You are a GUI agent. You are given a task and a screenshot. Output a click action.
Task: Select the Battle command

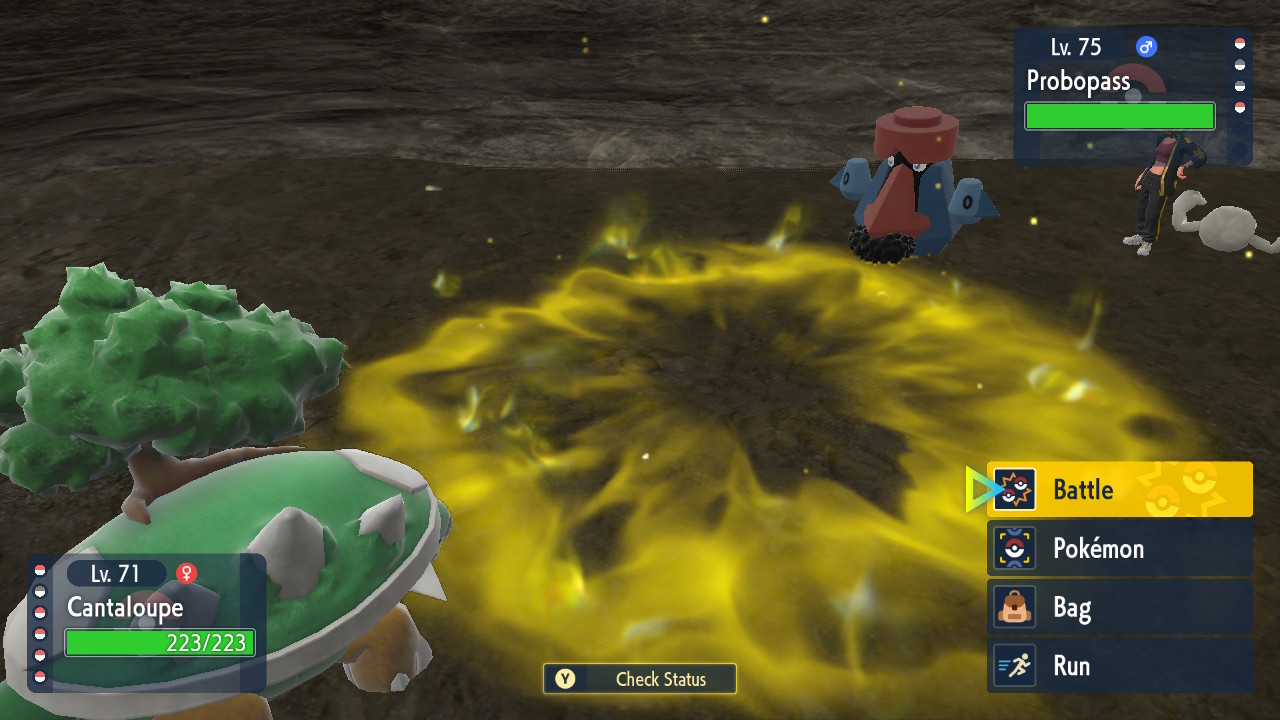tap(1120, 490)
